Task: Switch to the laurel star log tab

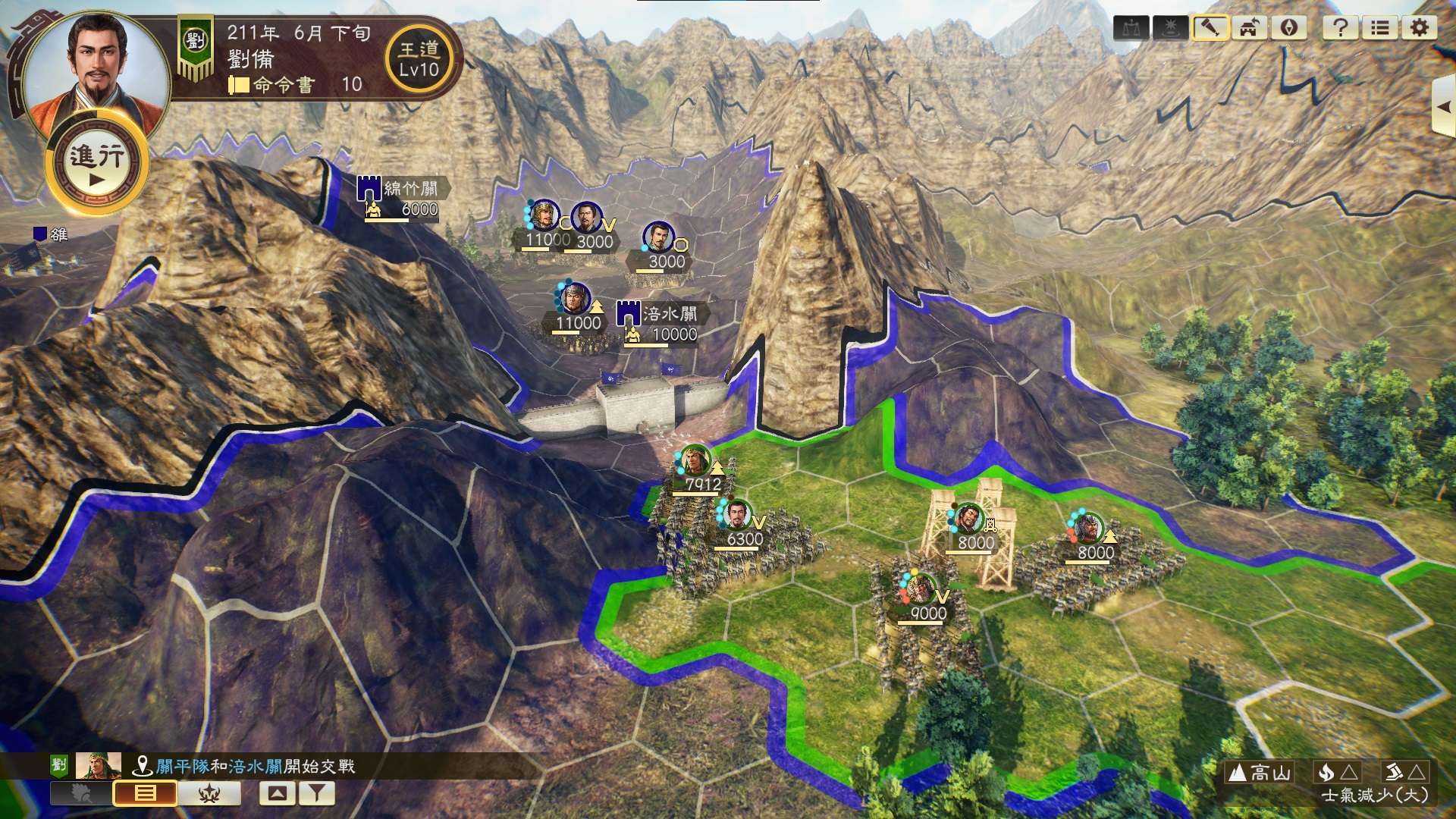Action: 209,793
